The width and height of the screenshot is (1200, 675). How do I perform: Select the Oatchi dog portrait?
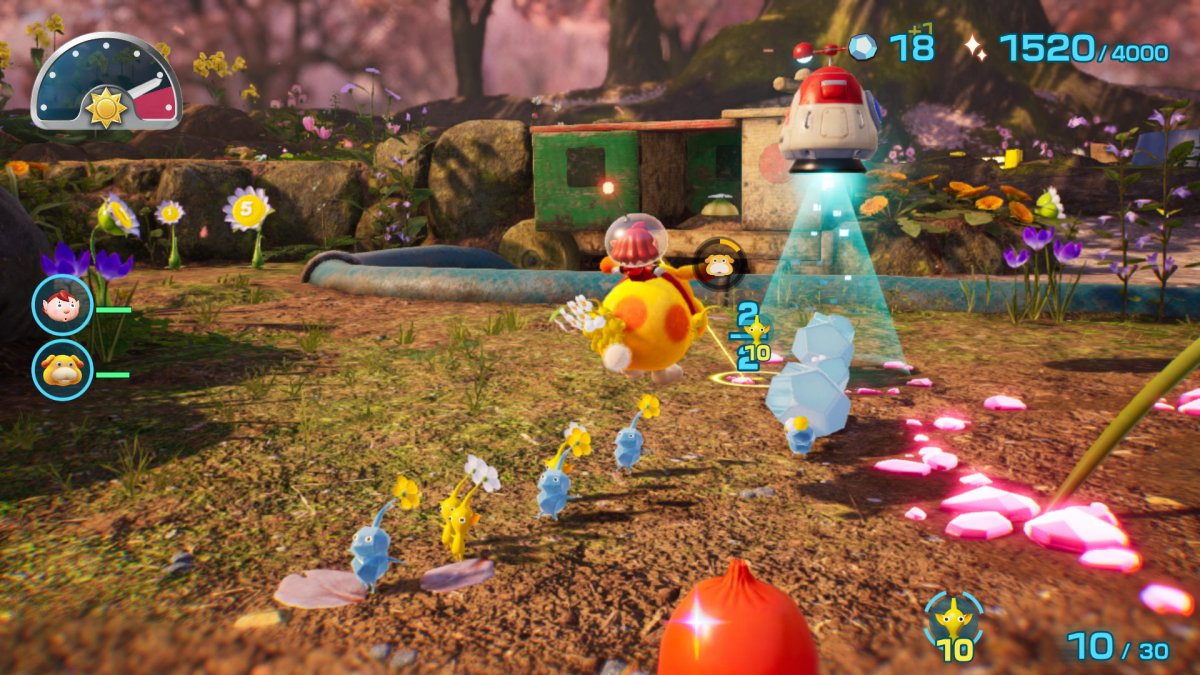click(62, 369)
